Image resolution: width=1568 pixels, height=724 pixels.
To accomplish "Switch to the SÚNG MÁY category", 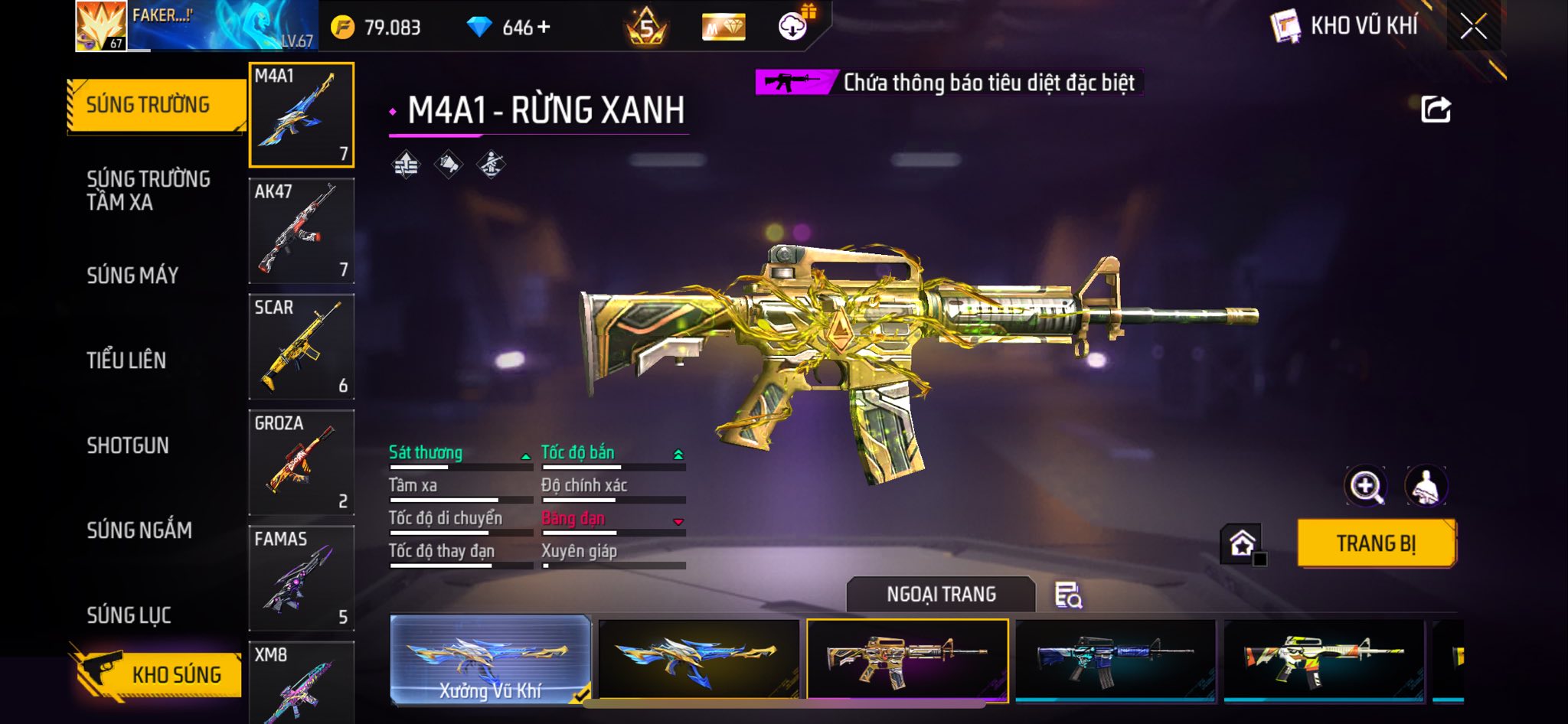I will 132,276.
